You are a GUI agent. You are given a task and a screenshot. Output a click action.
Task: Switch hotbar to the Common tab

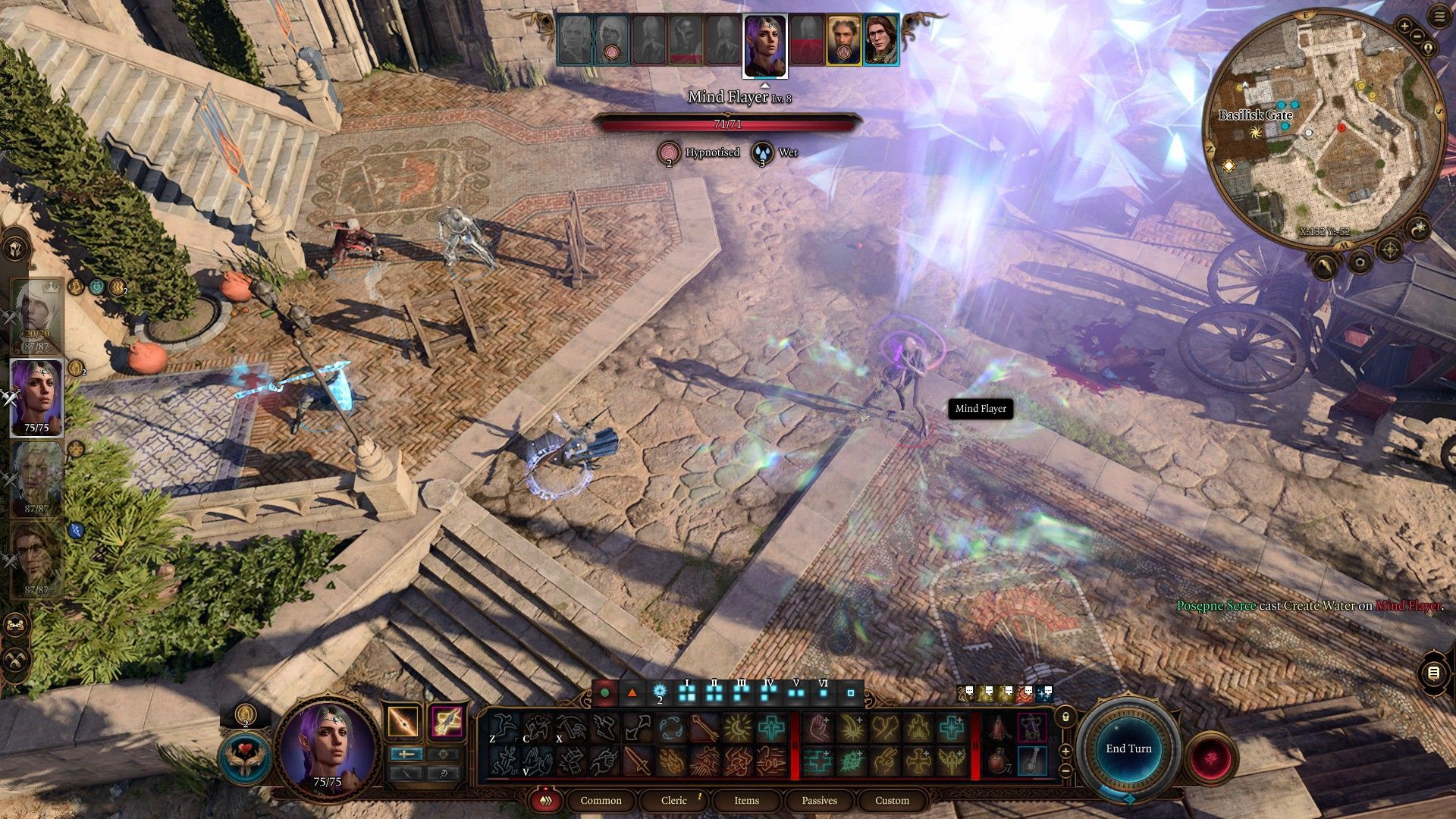click(x=601, y=800)
